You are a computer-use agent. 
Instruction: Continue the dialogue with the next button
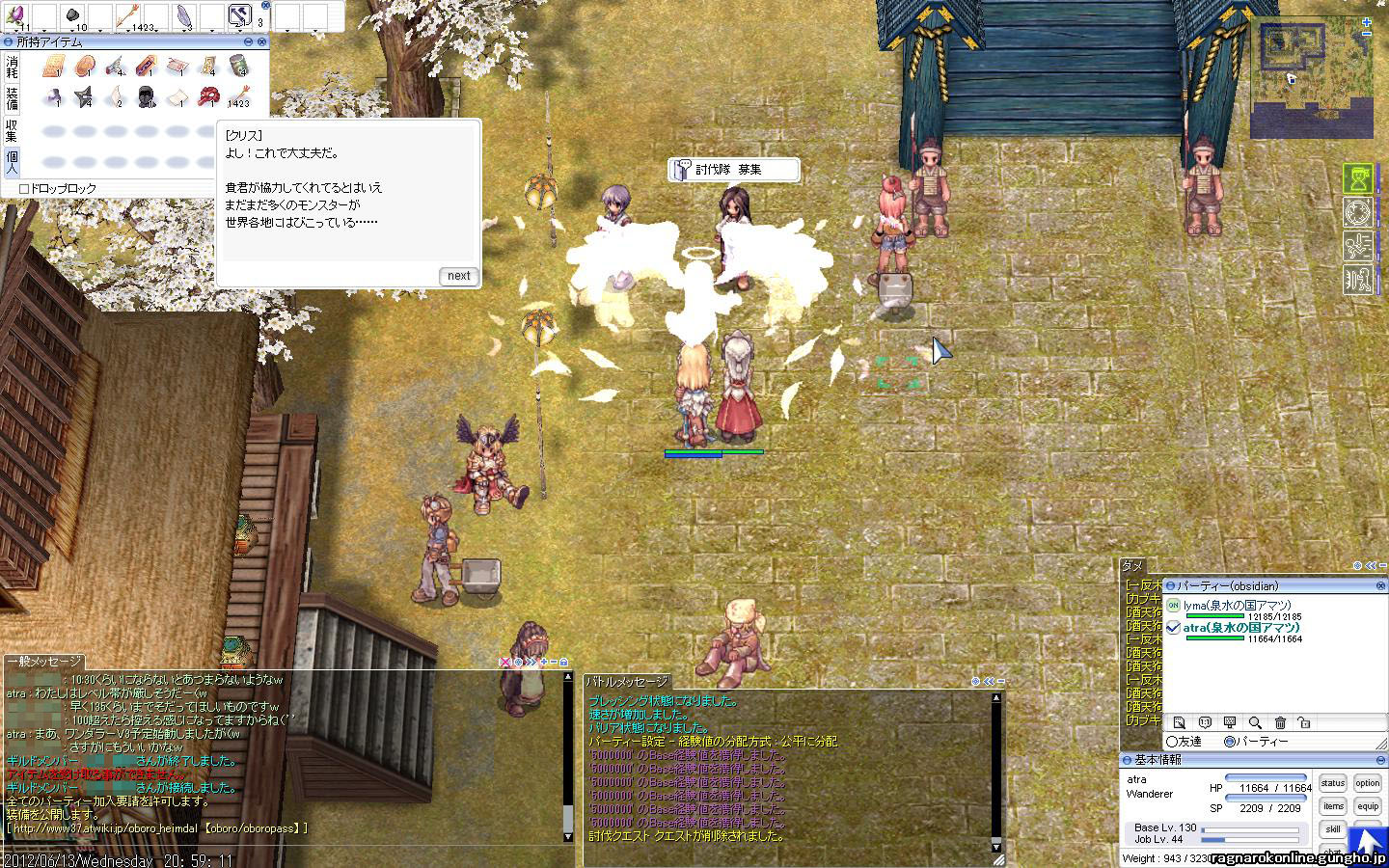point(458,276)
